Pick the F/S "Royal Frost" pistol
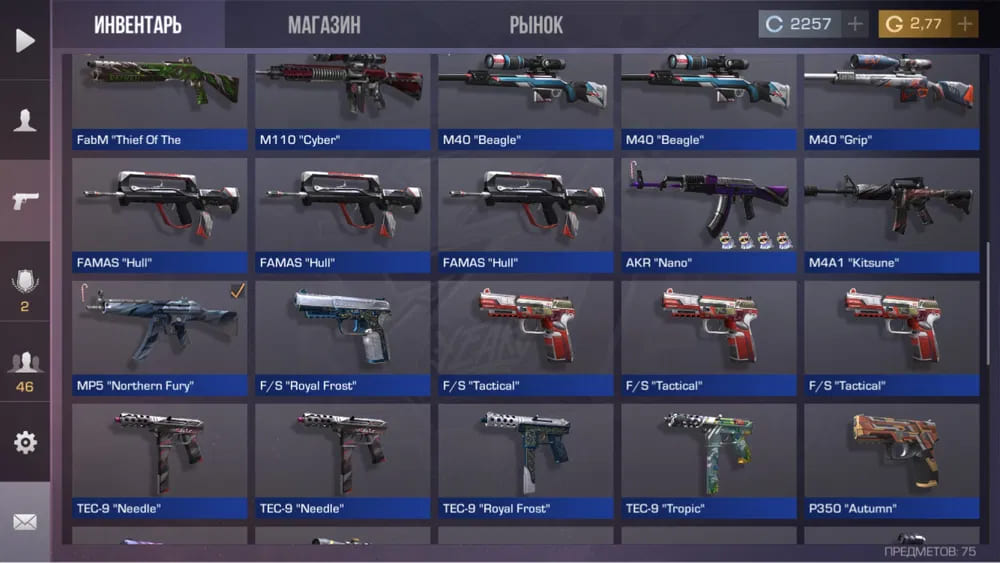This screenshot has height=563, width=1000. 343,335
